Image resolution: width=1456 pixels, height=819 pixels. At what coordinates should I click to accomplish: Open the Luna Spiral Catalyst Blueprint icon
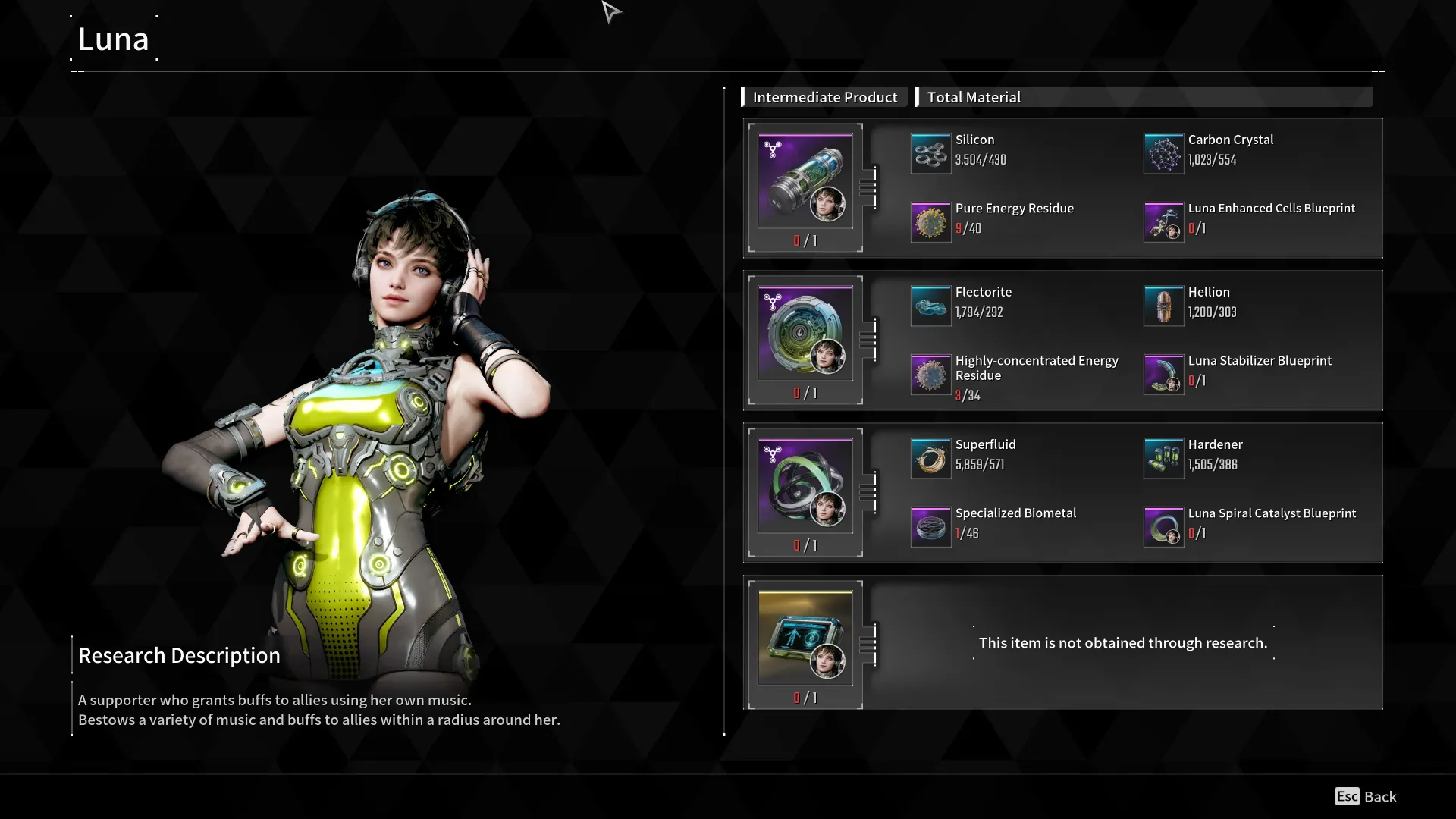[x=1163, y=527]
